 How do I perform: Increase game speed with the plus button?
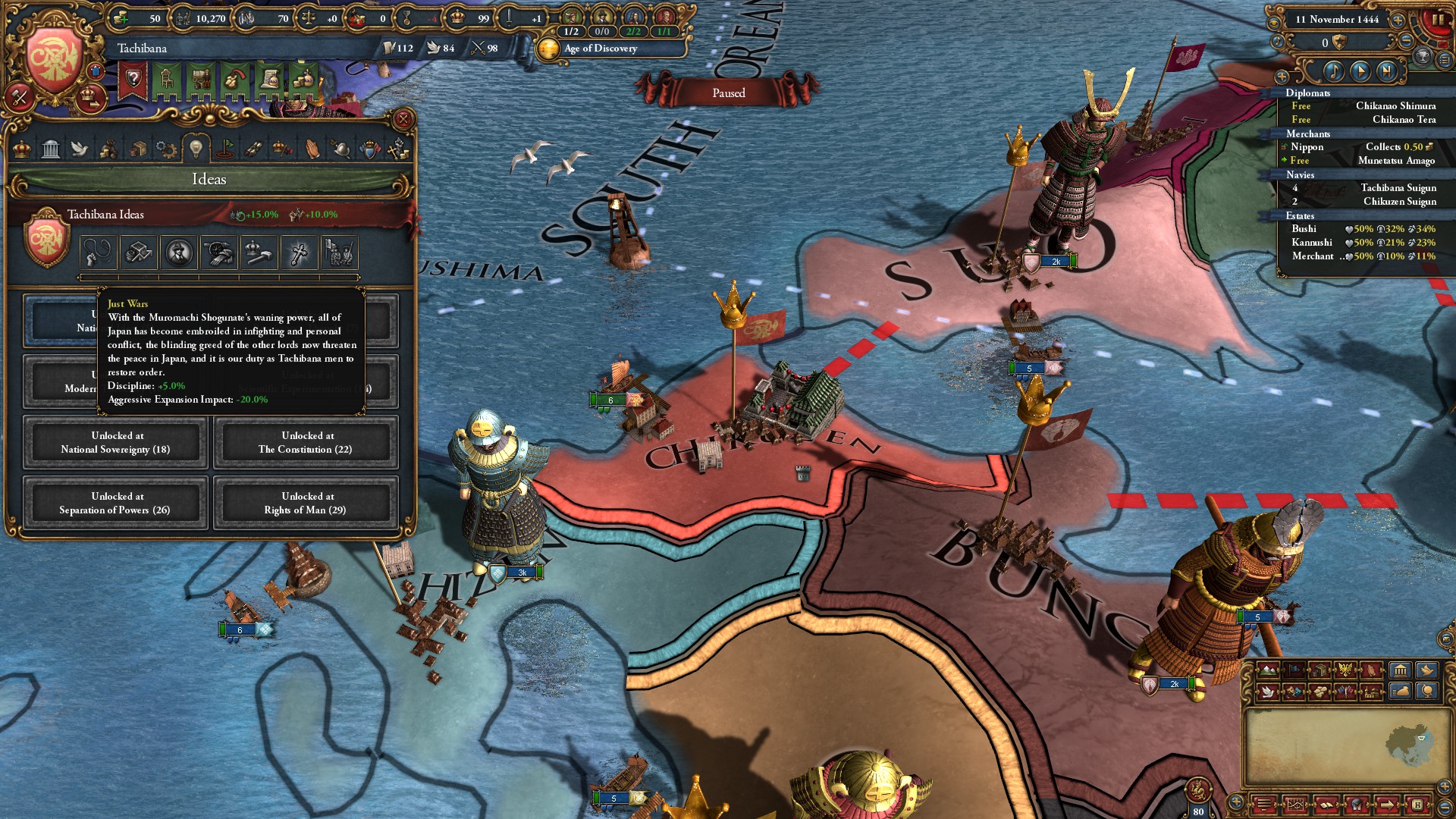click(x=1398, y=20)
